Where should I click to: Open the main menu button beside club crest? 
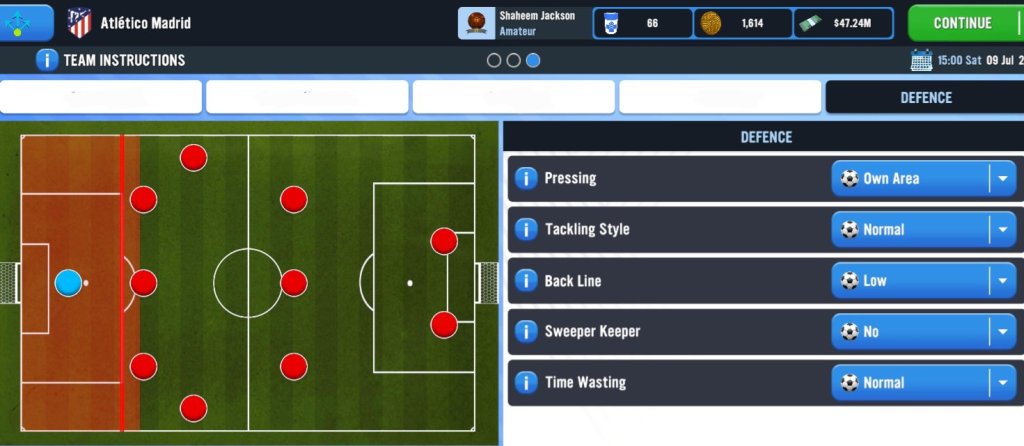(26, 22)
